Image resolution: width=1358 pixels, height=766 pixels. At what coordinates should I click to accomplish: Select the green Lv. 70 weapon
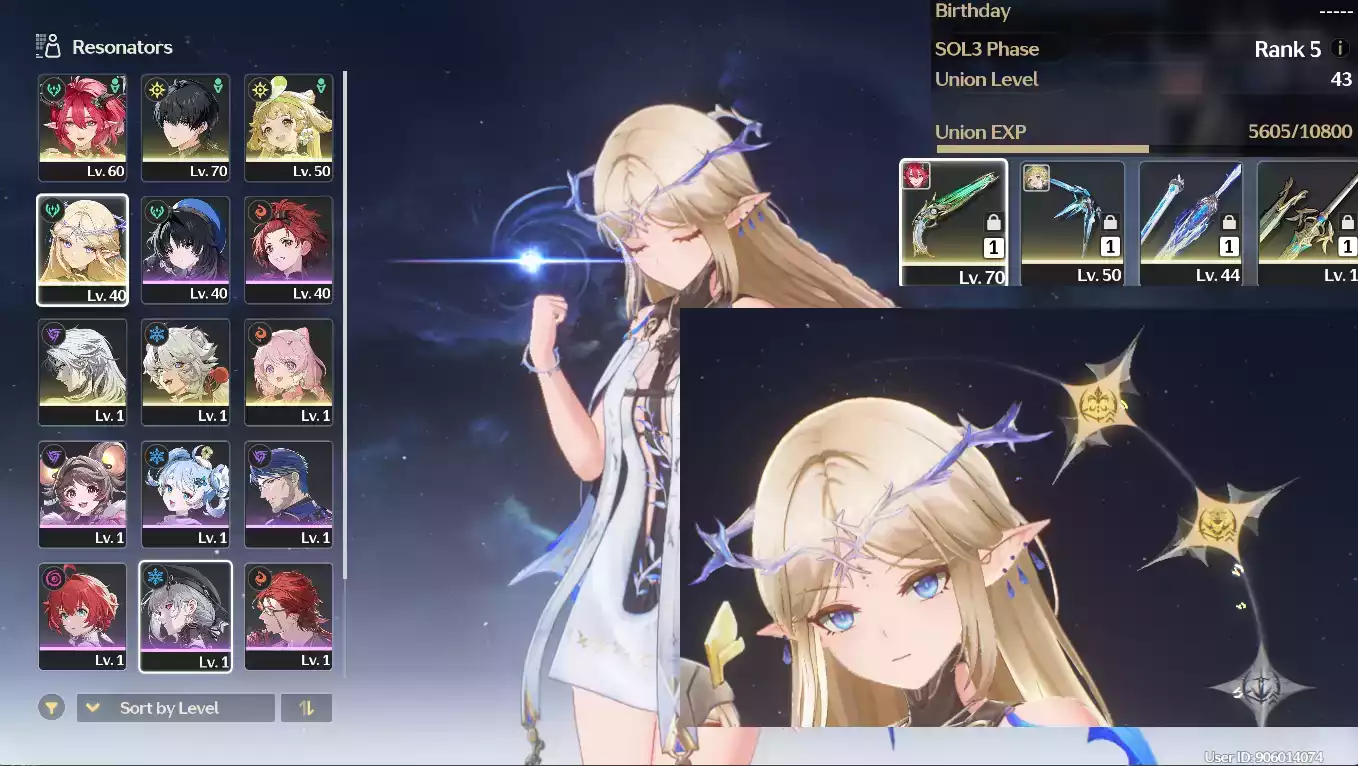tap(953, 222)
